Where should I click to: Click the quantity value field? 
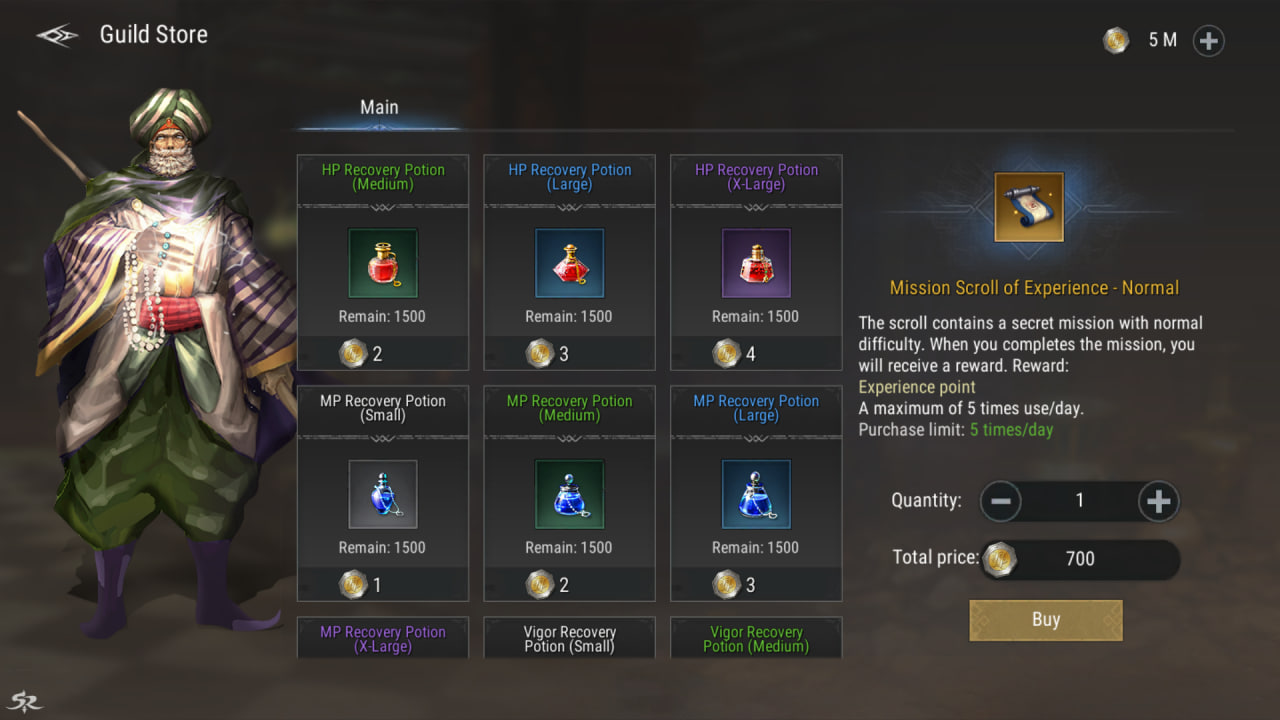pos(1080,501)
